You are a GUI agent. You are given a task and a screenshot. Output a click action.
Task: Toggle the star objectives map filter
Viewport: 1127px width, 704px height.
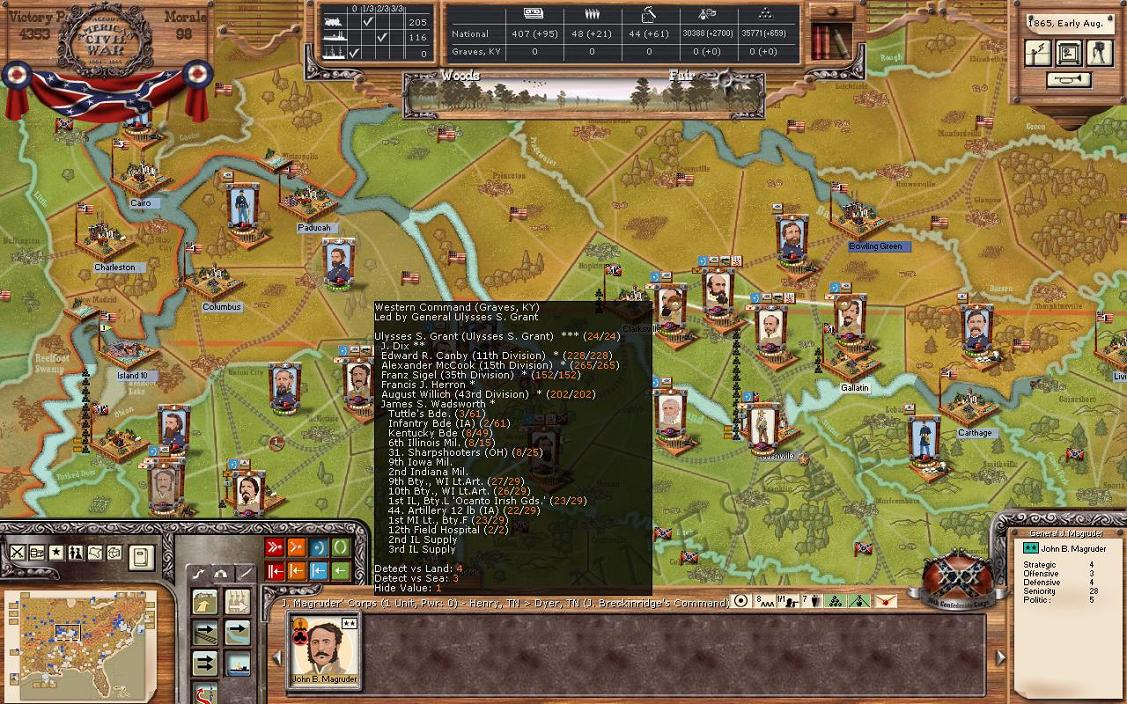click(57, 553)
